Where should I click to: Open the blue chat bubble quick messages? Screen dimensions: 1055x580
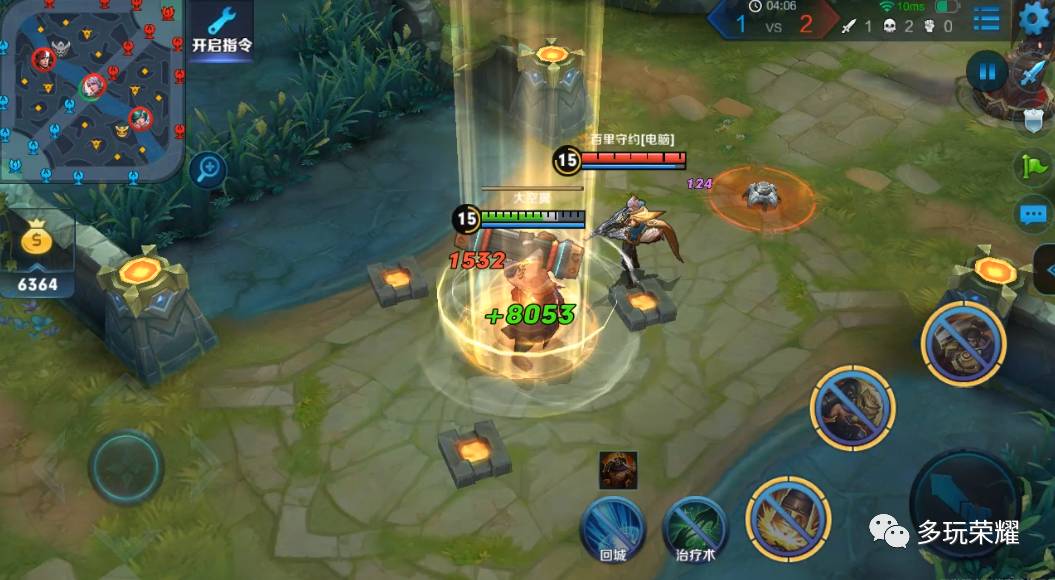point(1032,213)
